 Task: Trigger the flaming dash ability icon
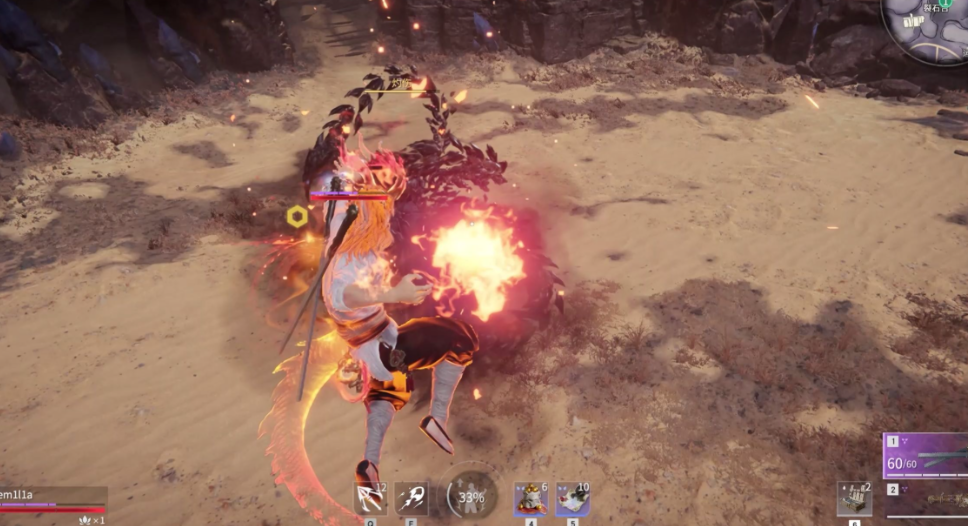[x=412, y=497]
